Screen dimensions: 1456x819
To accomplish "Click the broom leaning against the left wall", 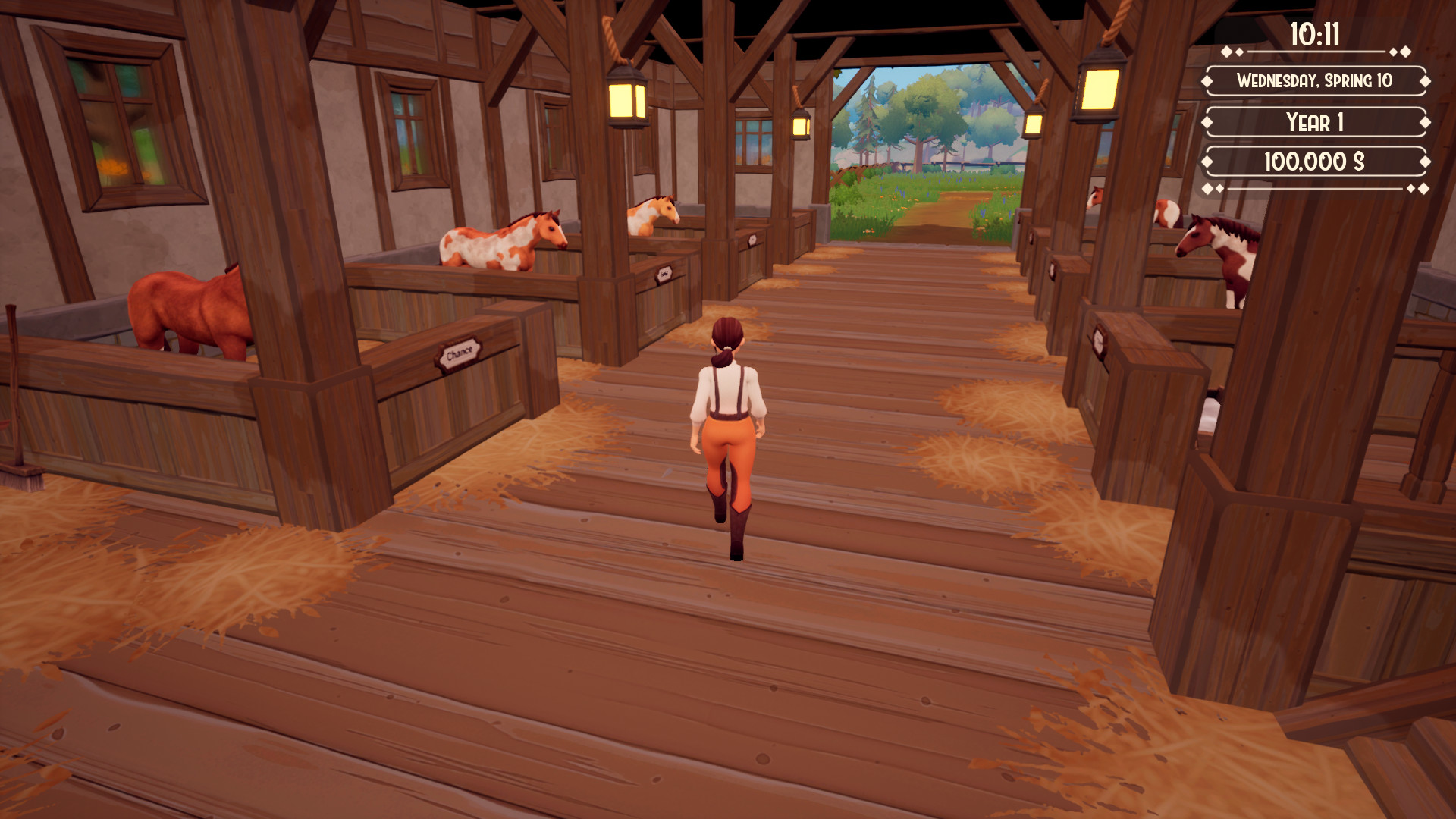I will pyautogui.click(x=17, y=394).
